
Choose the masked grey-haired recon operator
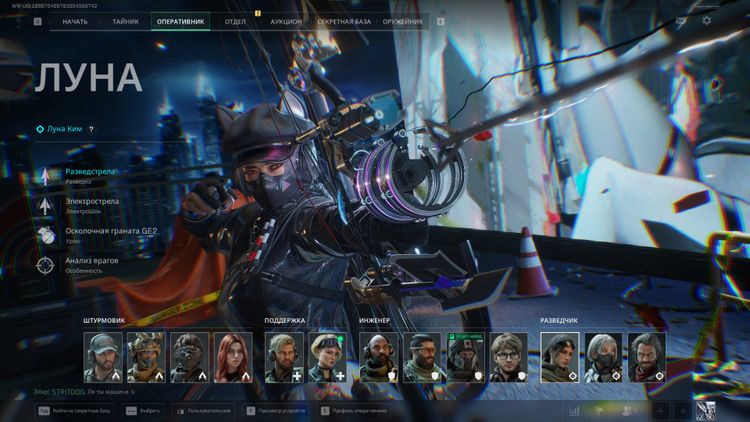(x=604, y=357)
